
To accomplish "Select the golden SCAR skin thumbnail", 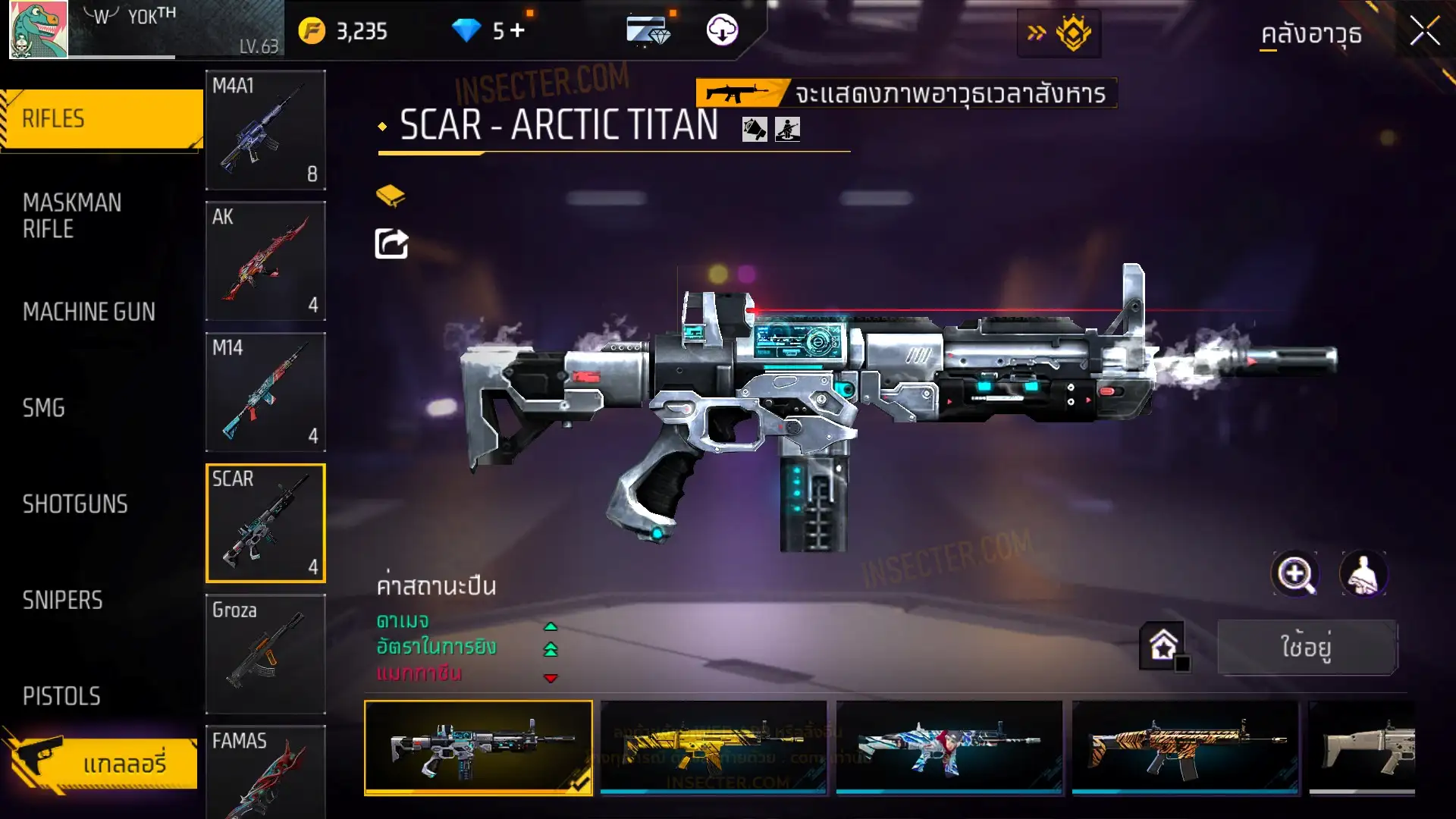I will [x=713, y=747].
